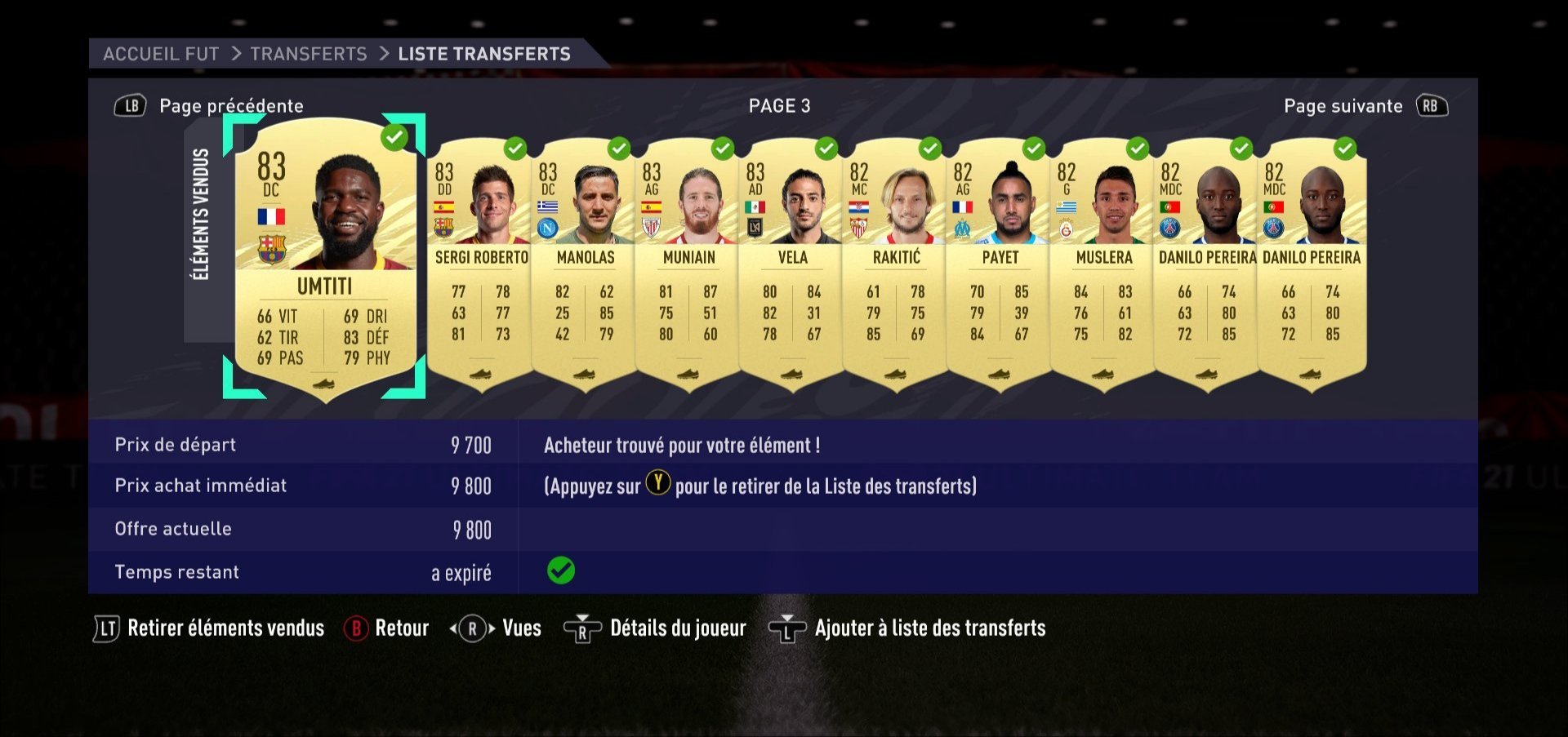This screenshot has height=737, width=1568.
Task: Toggle the green check next to Temps restant
Action: pos(562,571)
